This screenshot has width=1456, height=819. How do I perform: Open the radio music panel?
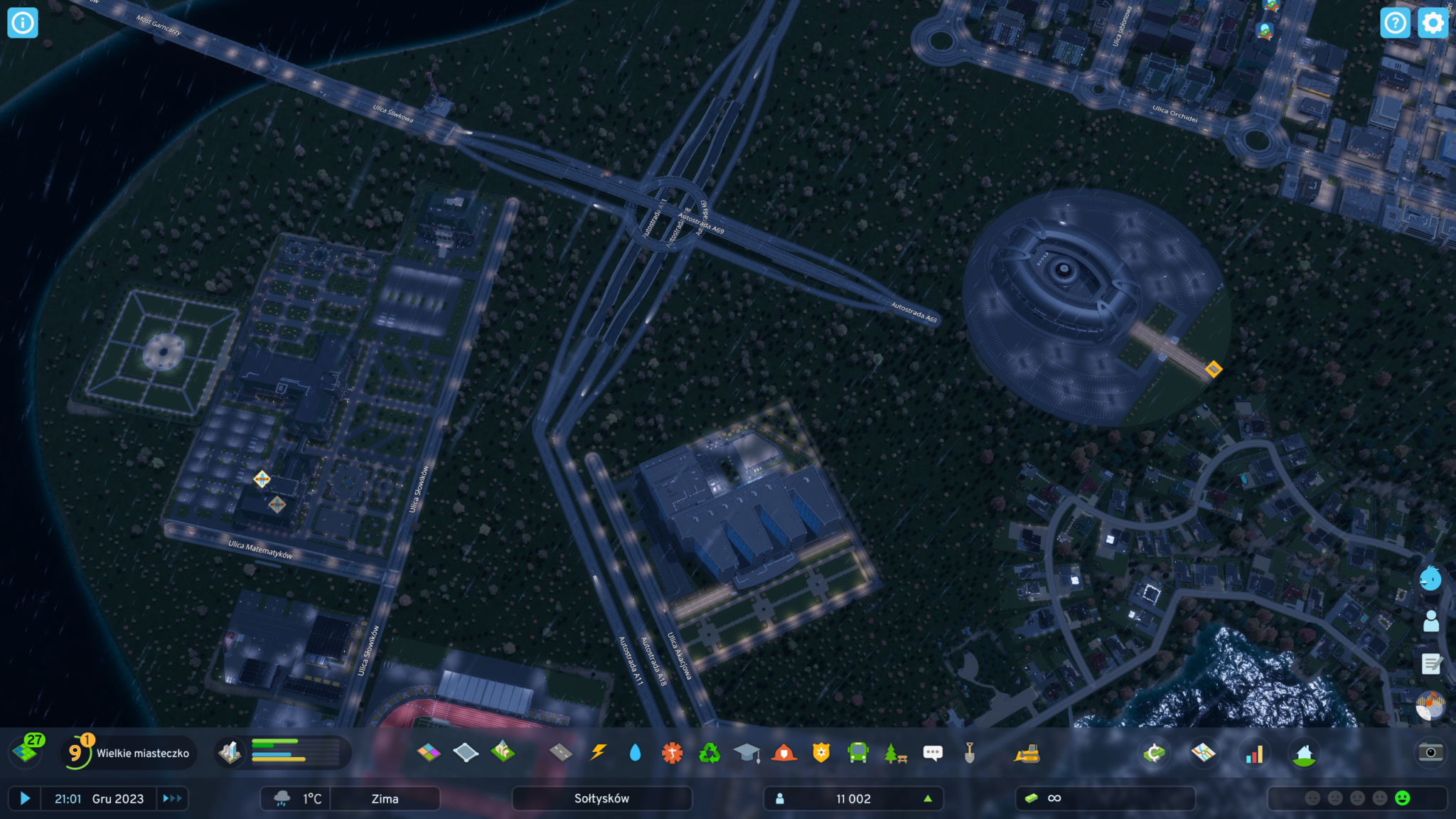pyautogui.click(x=1430, y=706)
